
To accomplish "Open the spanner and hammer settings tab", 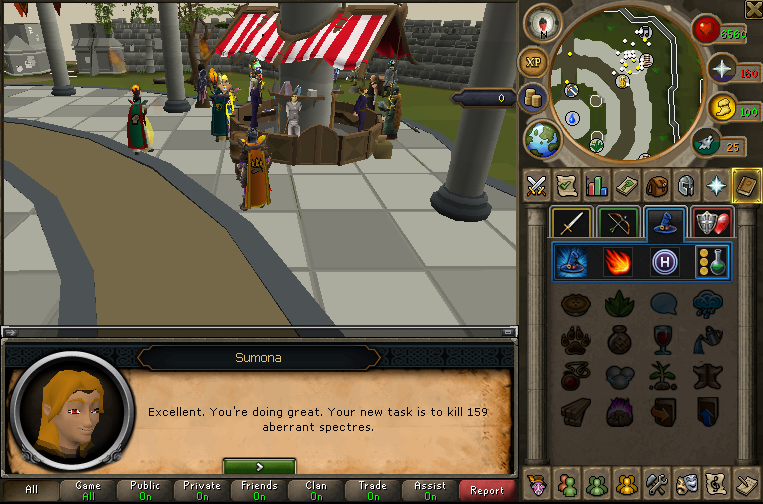I will [656, 481].
